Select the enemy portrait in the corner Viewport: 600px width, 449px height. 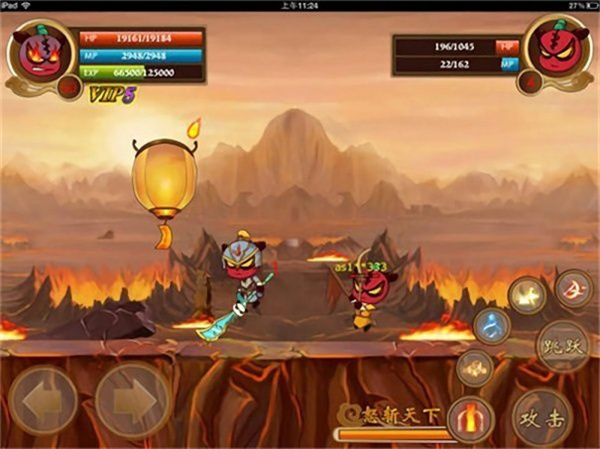[x=556, y=48]
